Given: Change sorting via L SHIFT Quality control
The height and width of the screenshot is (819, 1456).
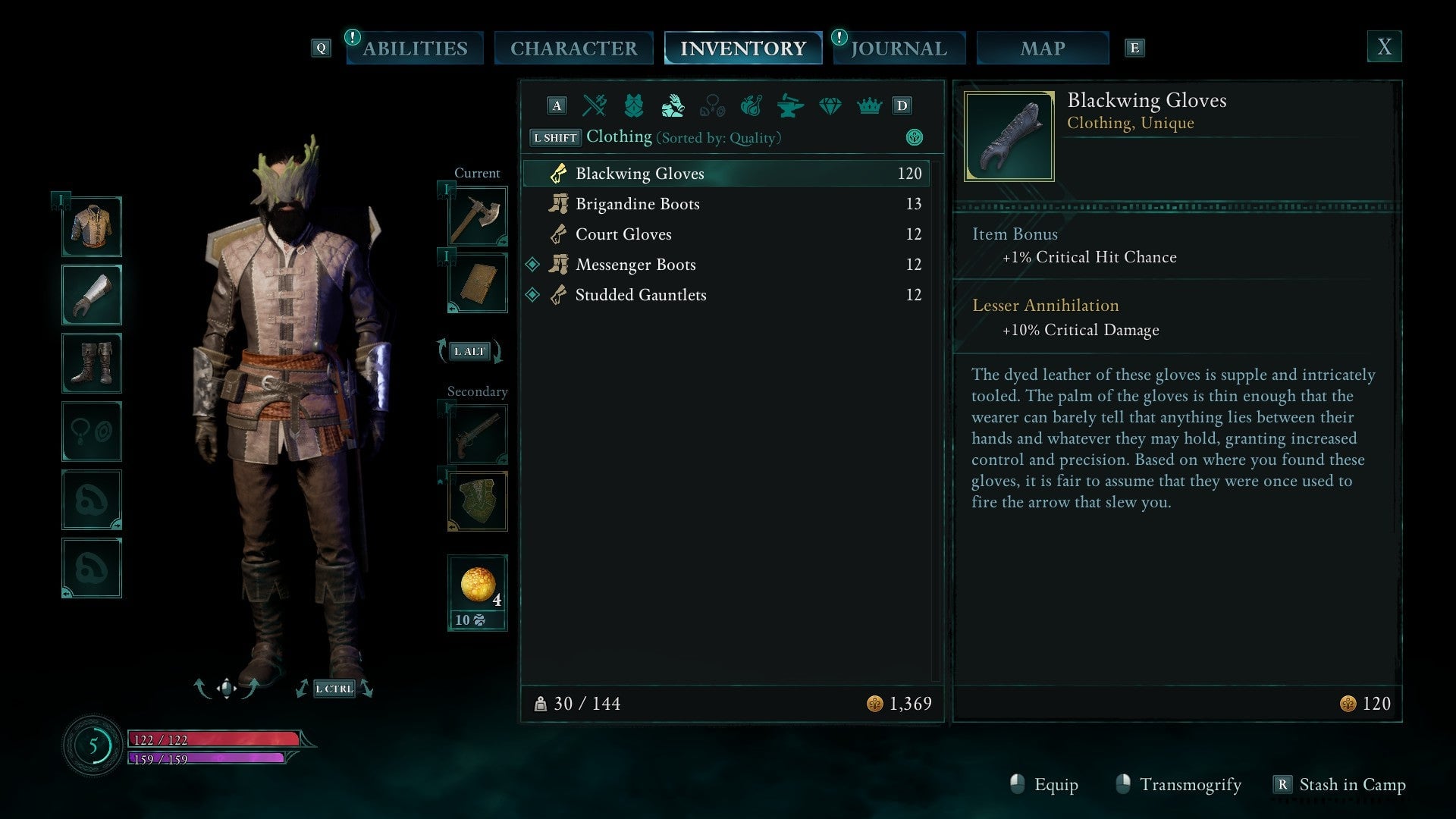Looking at the screenshot, I should (x=554, y=137).
